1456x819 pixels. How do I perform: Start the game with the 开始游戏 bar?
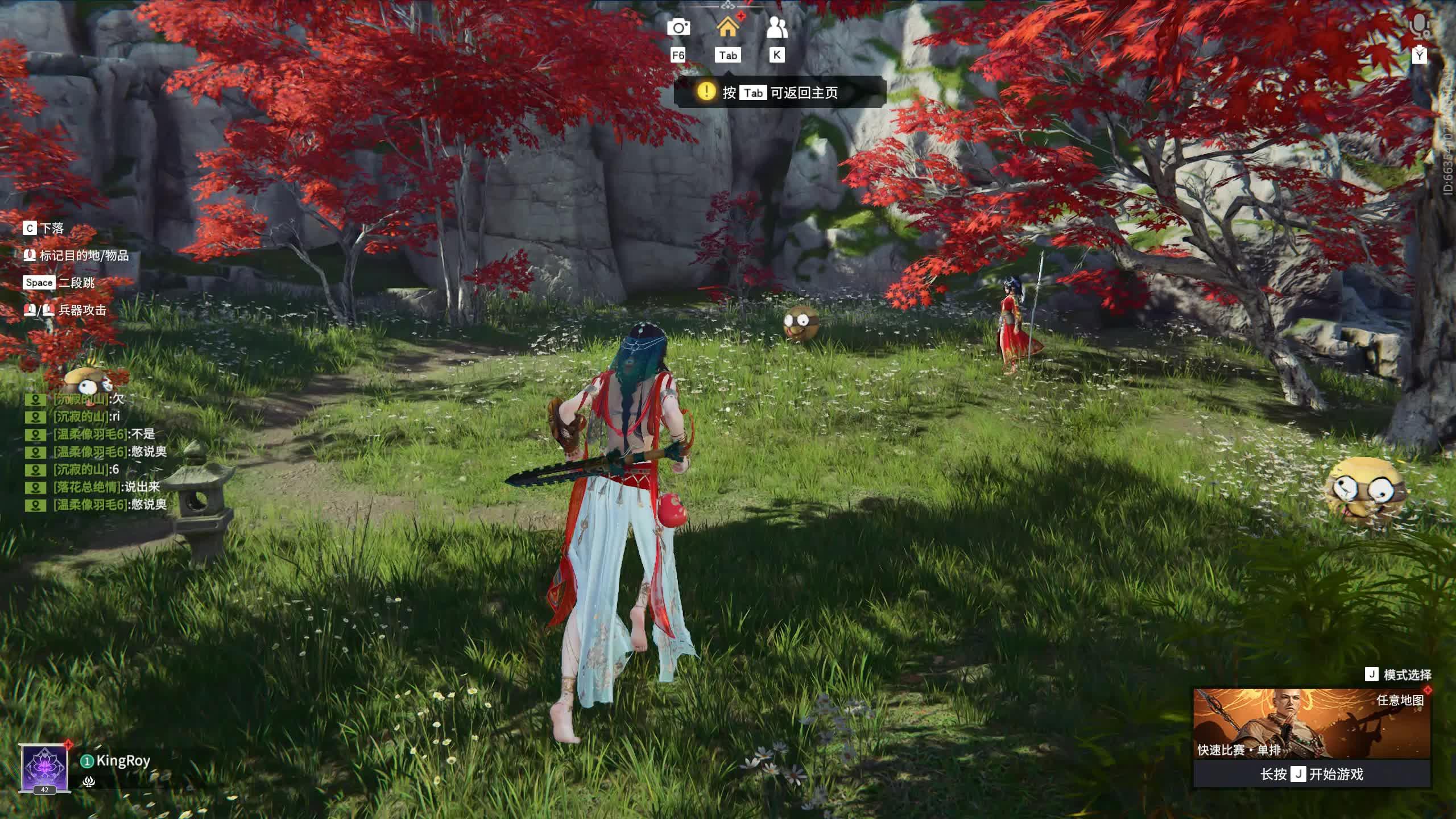(x=1311, y=774)
